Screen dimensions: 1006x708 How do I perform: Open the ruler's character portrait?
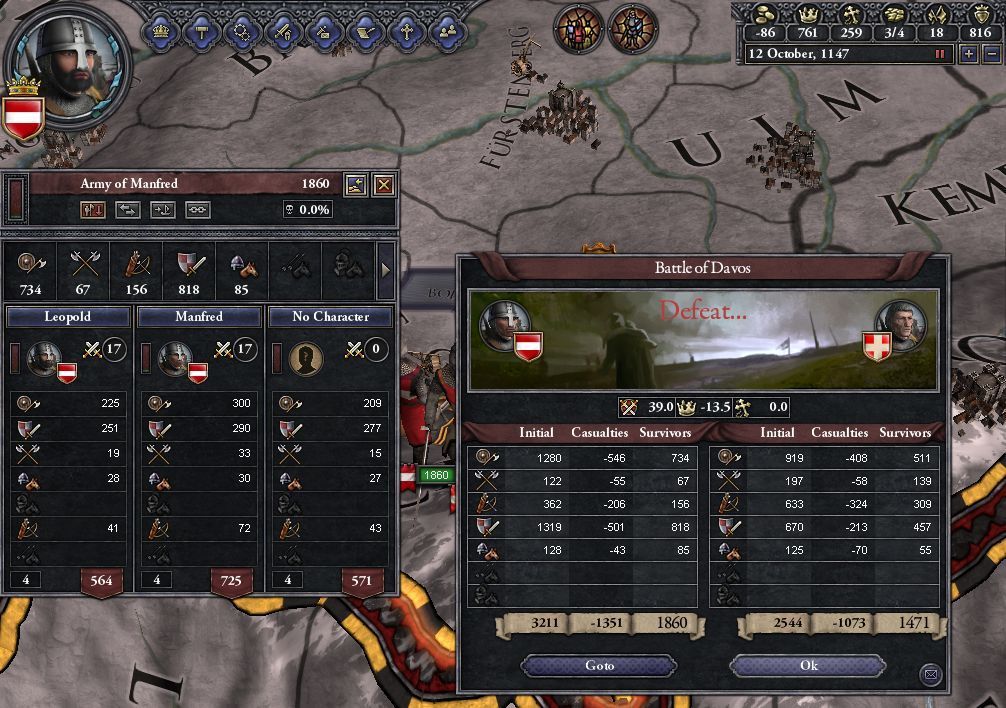(x=70, y=62)
